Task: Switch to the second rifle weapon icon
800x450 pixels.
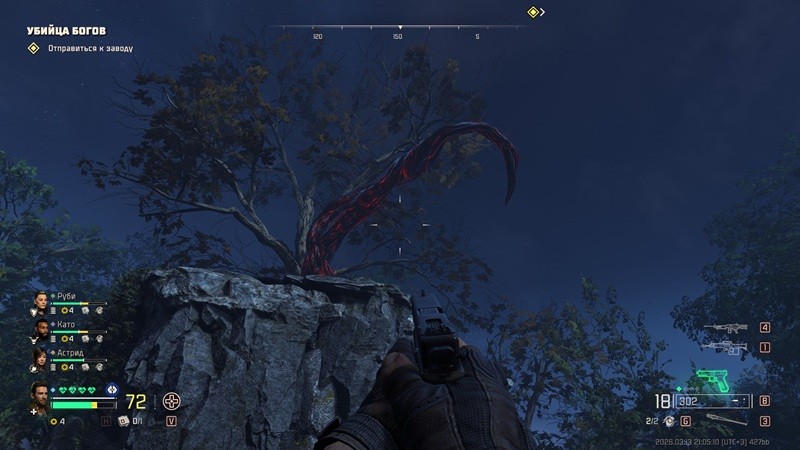Action: [x=724, y=347]
